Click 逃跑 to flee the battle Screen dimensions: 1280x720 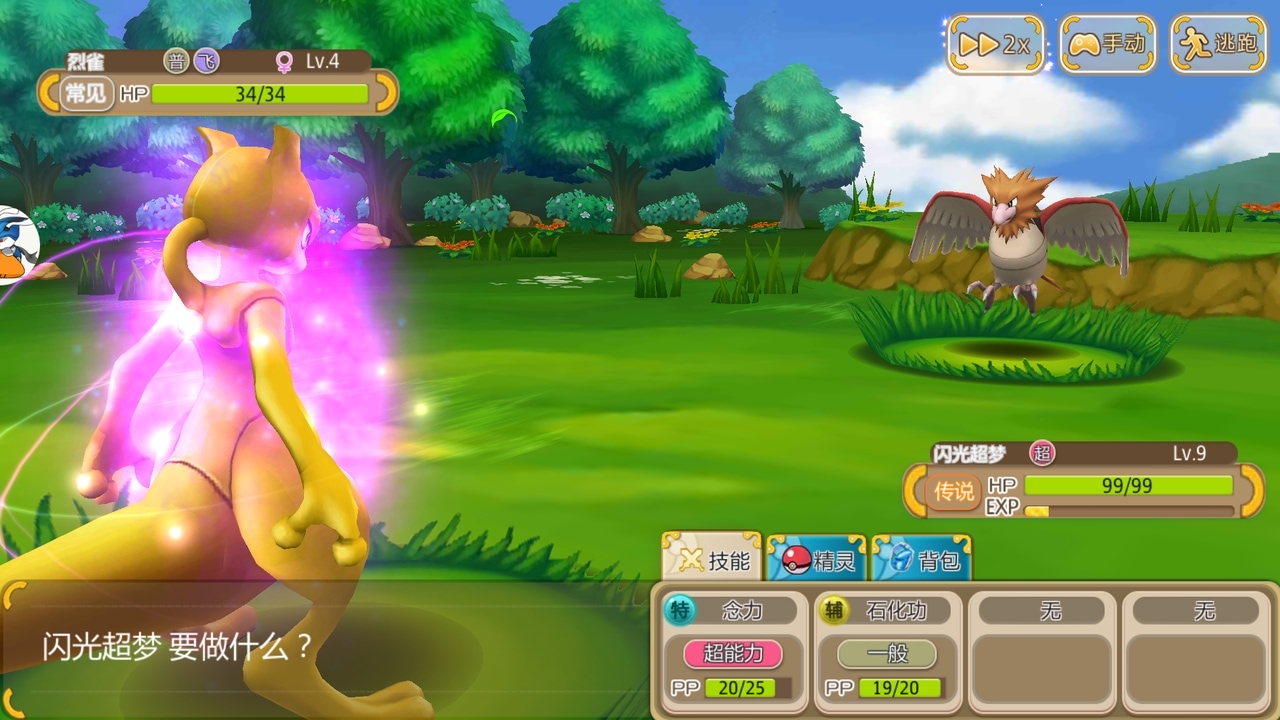point(1218,44)
